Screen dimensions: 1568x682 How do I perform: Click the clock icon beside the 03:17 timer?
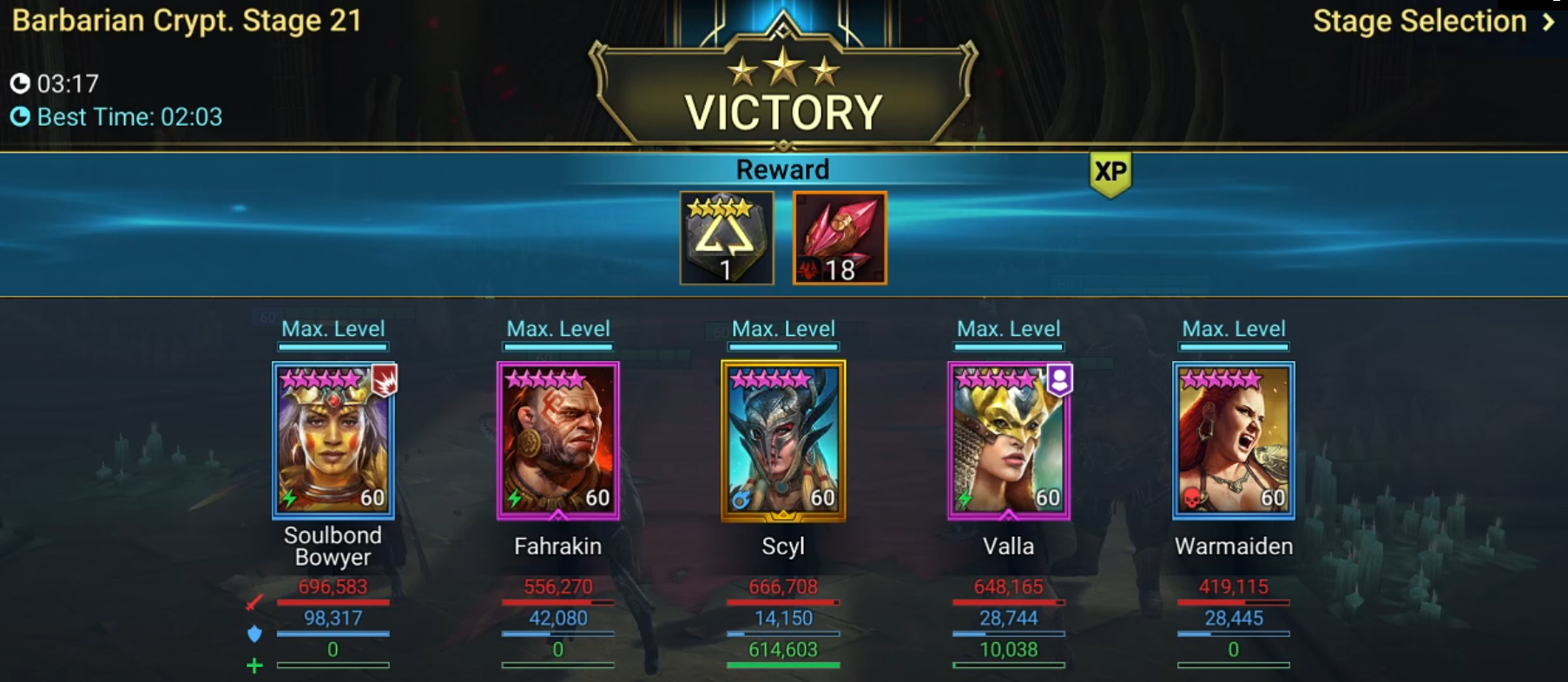19,84
